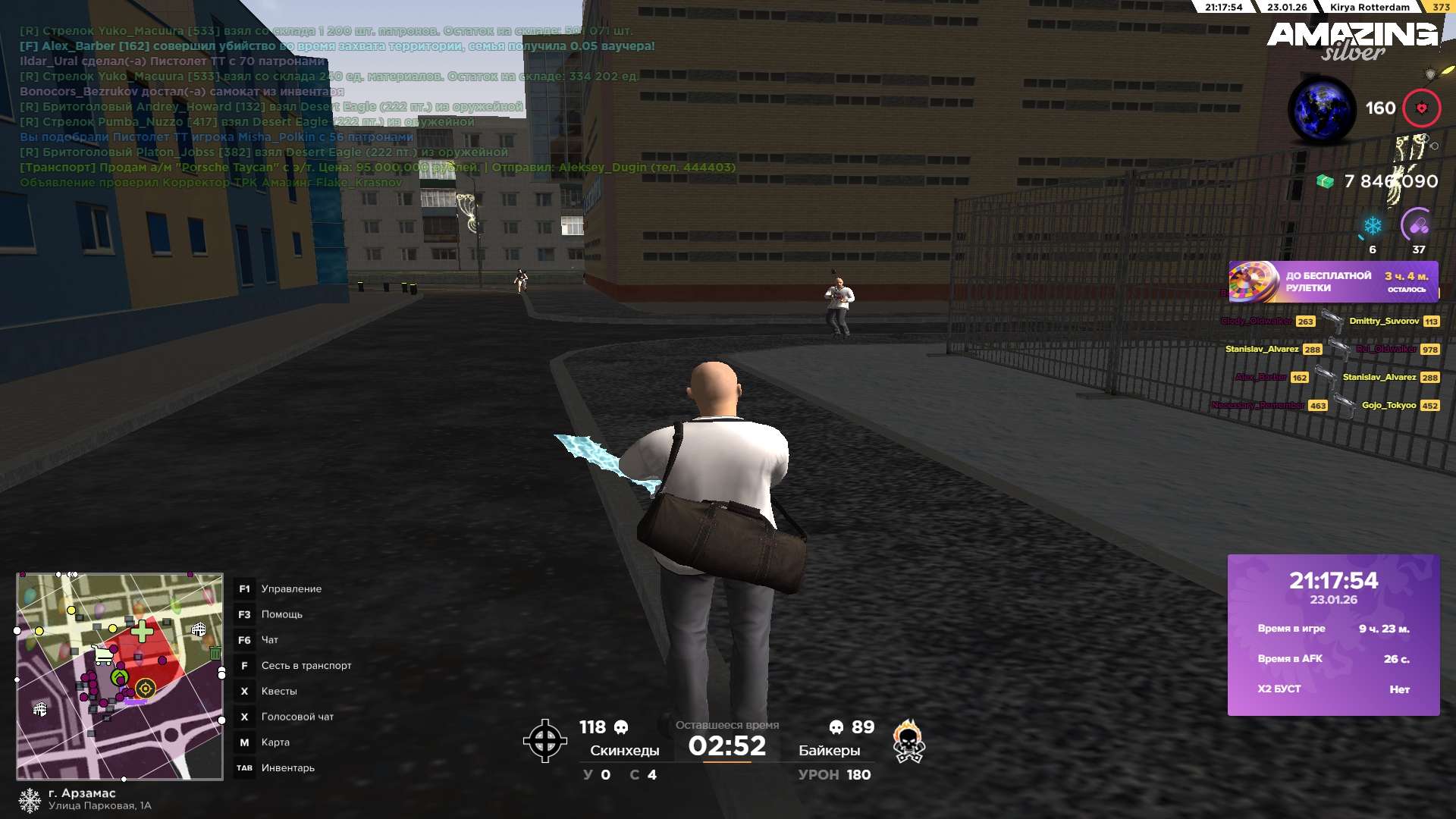Click the Amazing Silver server logo
The height and width of the screenshot is (819, 1456).
(1352, 40)
